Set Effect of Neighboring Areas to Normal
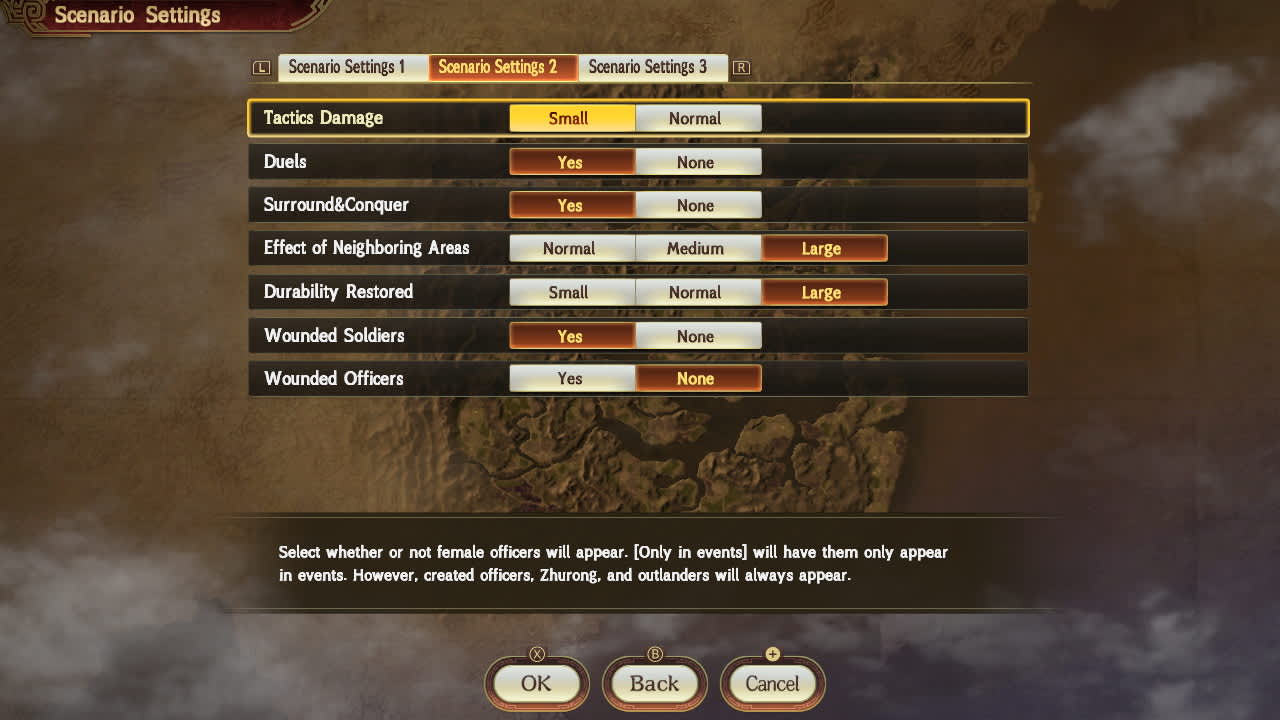Viewport: 1280px width, 720px height. tap(571, 248)
